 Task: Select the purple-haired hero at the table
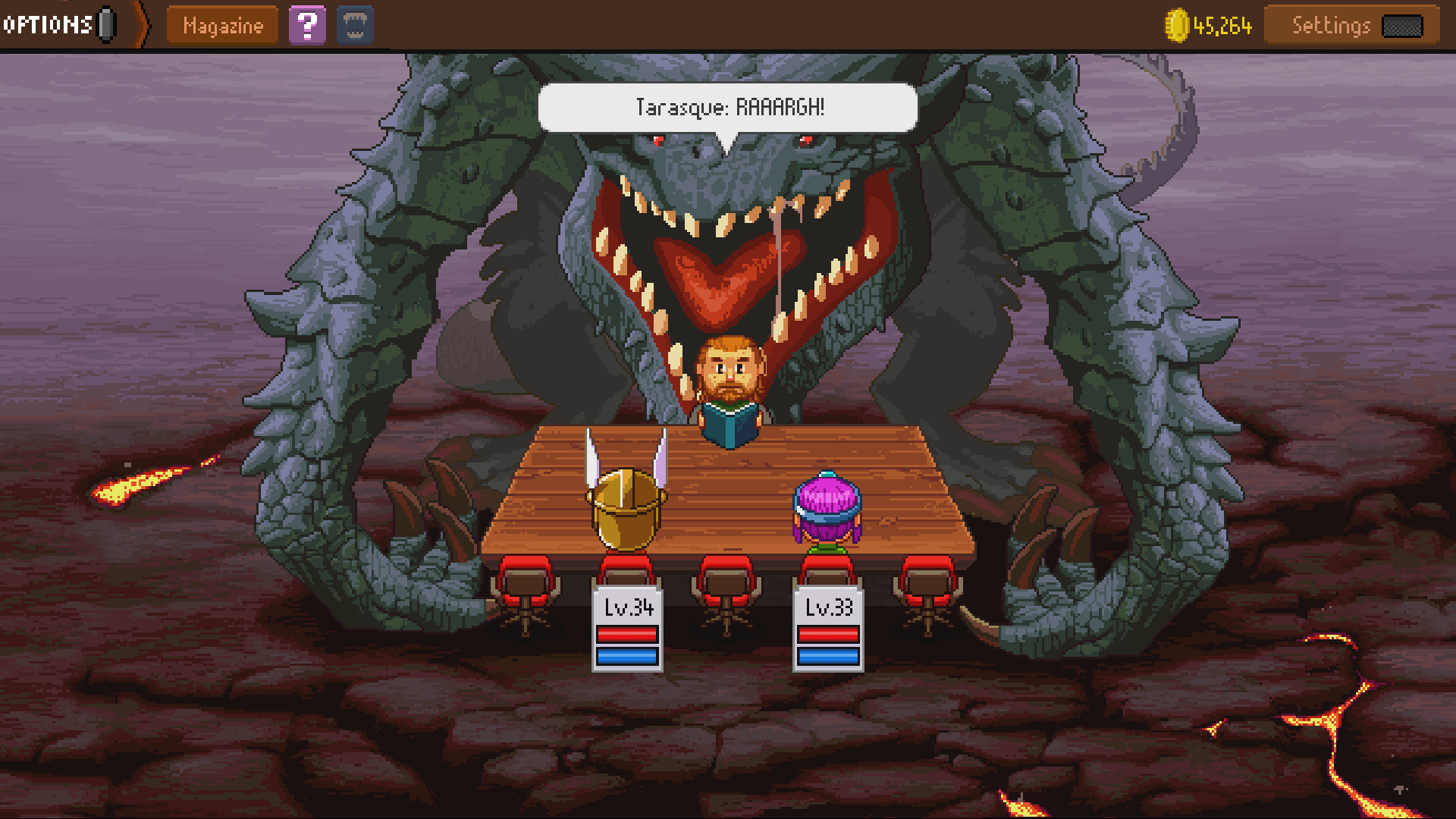coord(828,504)
